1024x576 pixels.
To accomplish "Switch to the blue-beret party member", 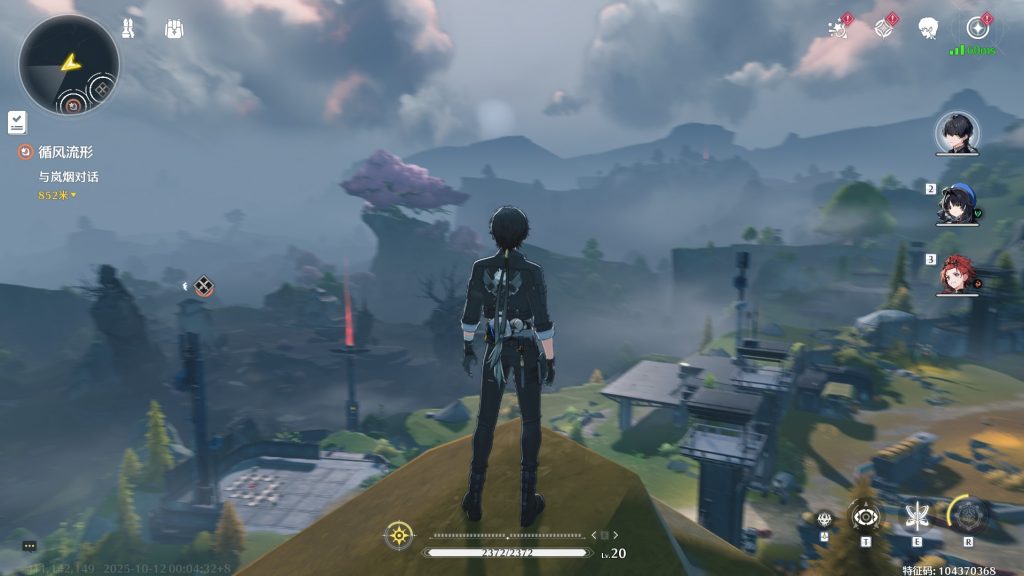I will (956, 204).
